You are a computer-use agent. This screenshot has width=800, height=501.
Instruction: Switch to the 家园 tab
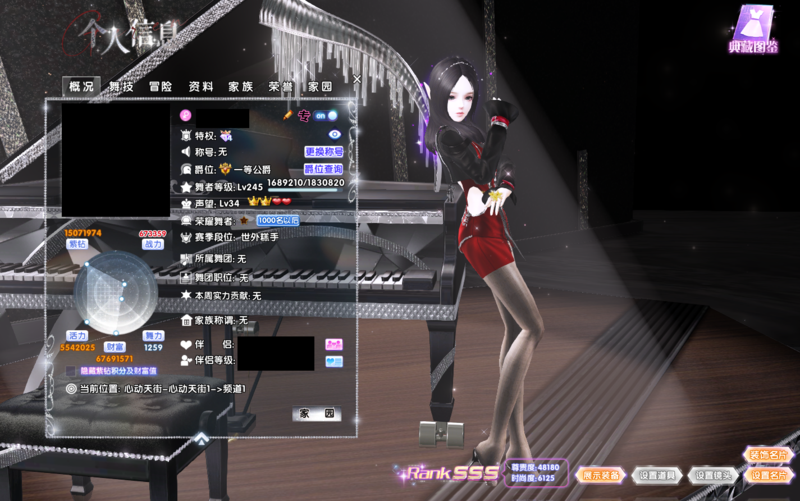(x=320, y=87)
